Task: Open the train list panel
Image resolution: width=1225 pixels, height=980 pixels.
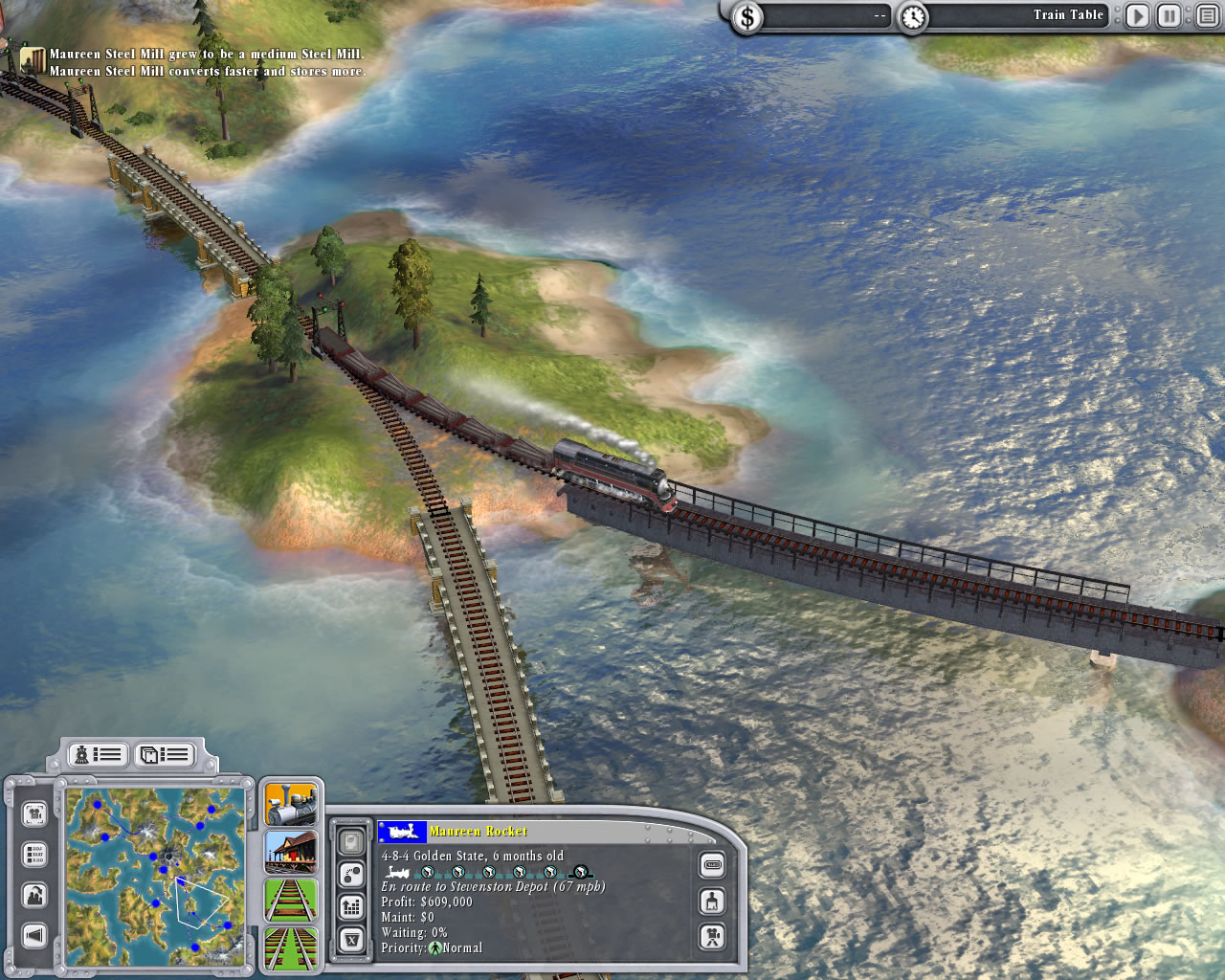Action: (99, 755)
